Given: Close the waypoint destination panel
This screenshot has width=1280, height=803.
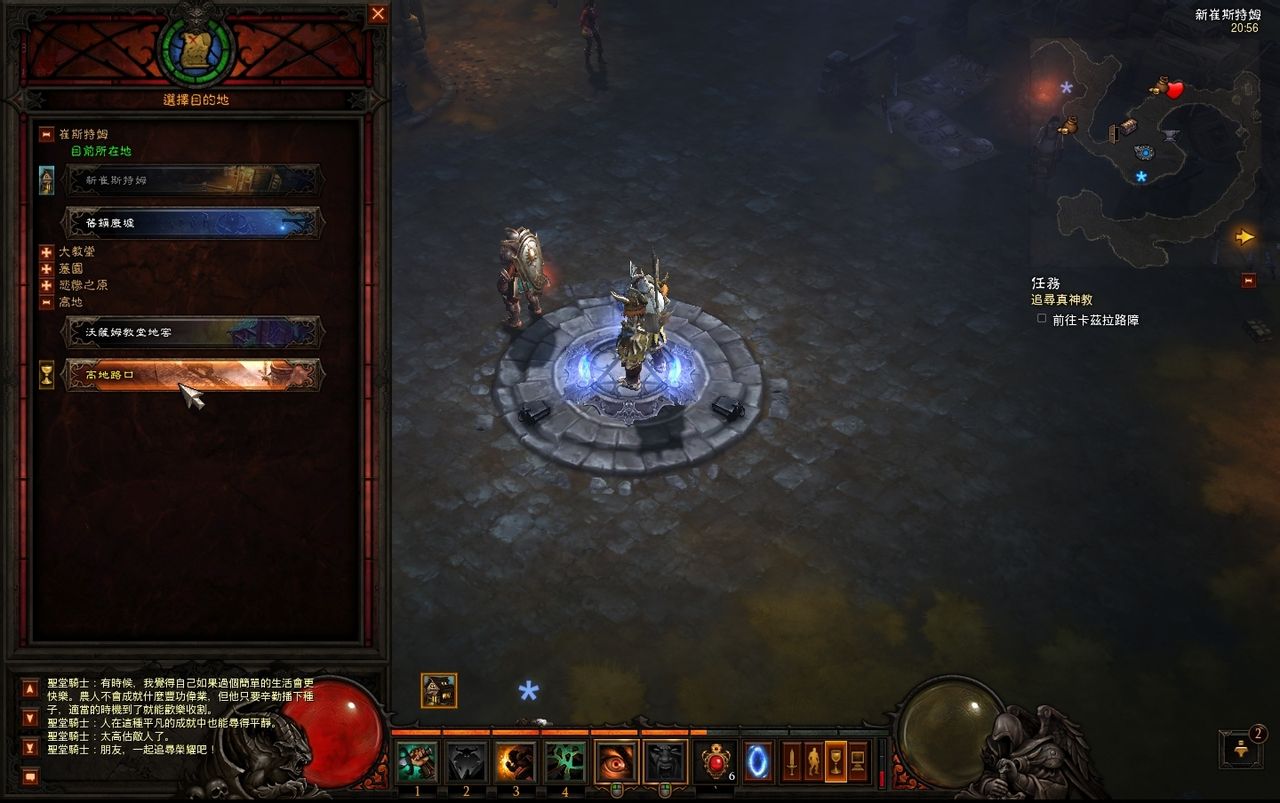Looking at the screenshot, I should pyautogui.click(x=378, y=14).
